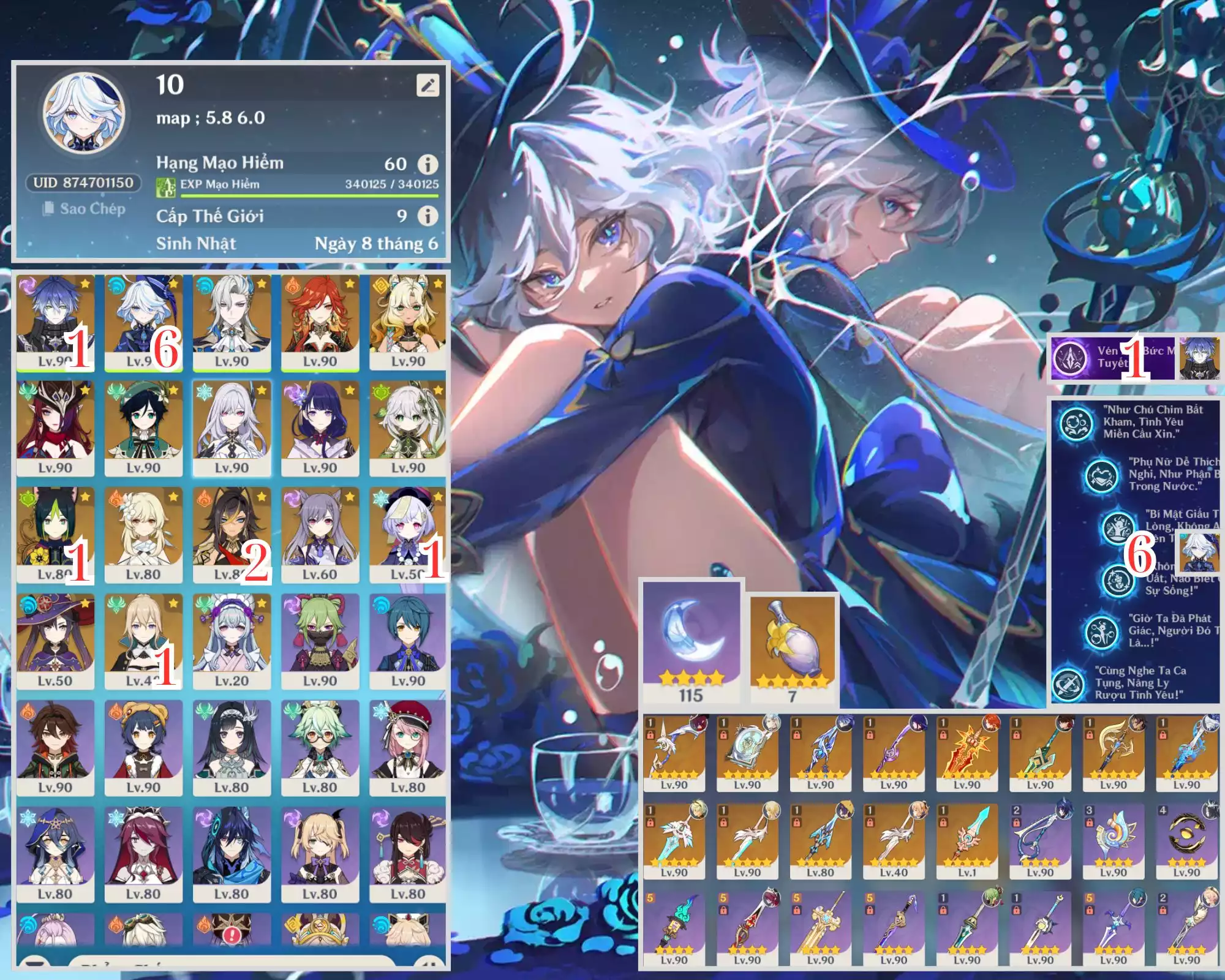The width and height of the screenshot is (1225, 980).
Task: Click the pencil edit button on profile
Action: tap(428, 85)
